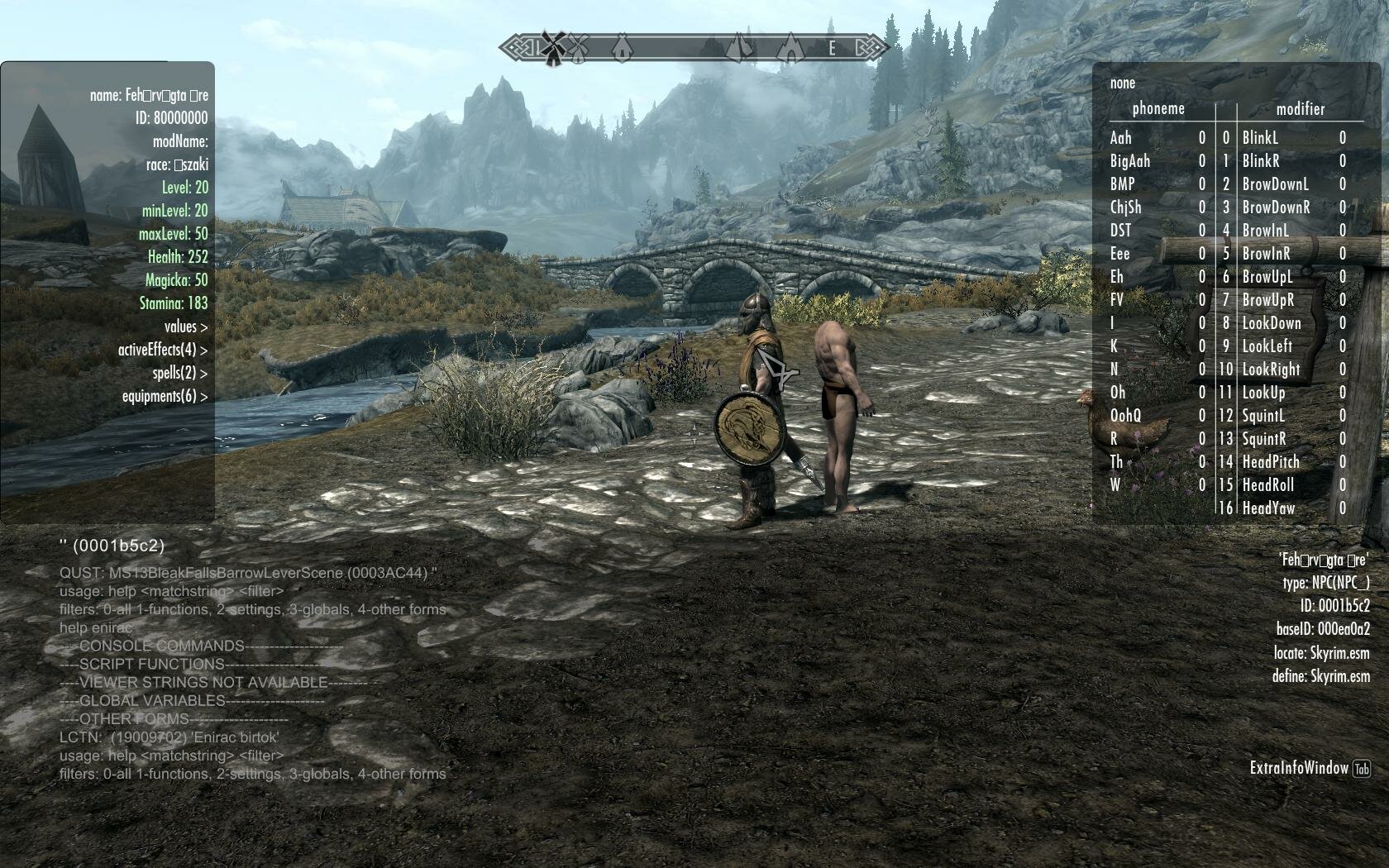Expand activeEffects(4) in the NPC panel
The height and width of the screenshot is (868, 1389).
[x=162, y=350]
